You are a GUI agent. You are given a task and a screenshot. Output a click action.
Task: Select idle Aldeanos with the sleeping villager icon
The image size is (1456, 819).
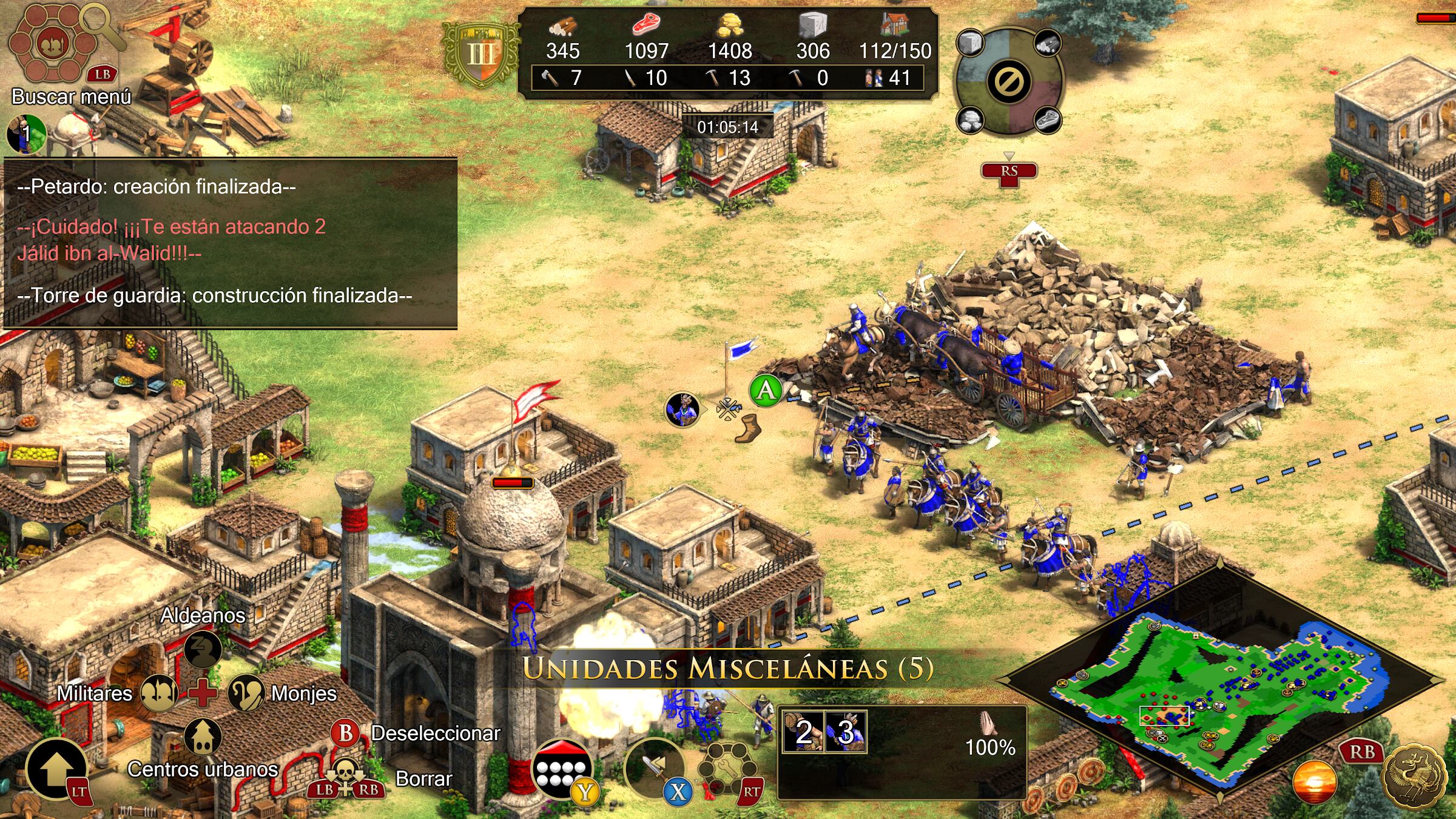click(x=203, y=647)
